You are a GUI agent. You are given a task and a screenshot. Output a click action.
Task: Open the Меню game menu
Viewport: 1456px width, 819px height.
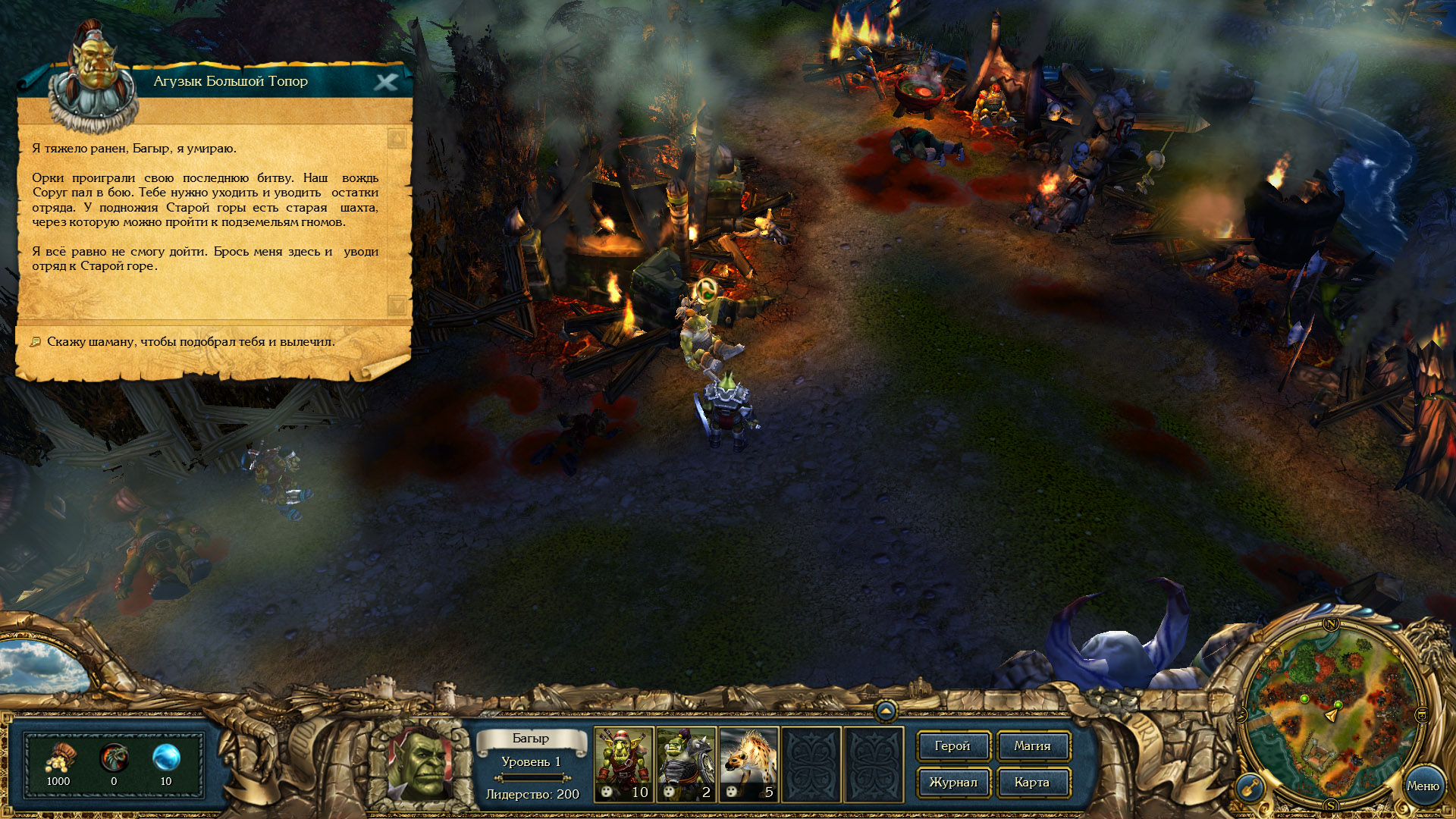(1423, 786)
